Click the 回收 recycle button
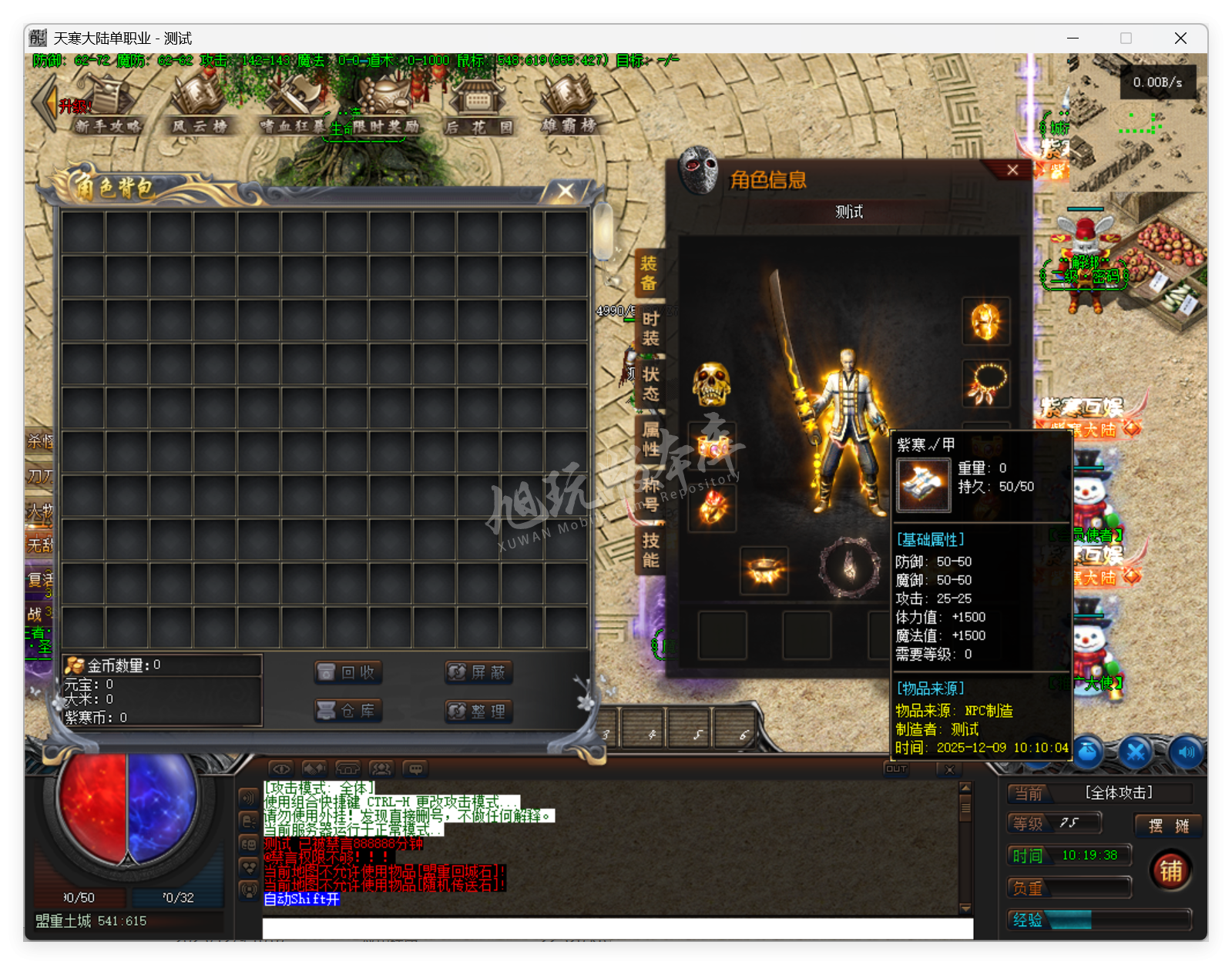The height and width of the screenshot is (965, 1232). point(348,672)
